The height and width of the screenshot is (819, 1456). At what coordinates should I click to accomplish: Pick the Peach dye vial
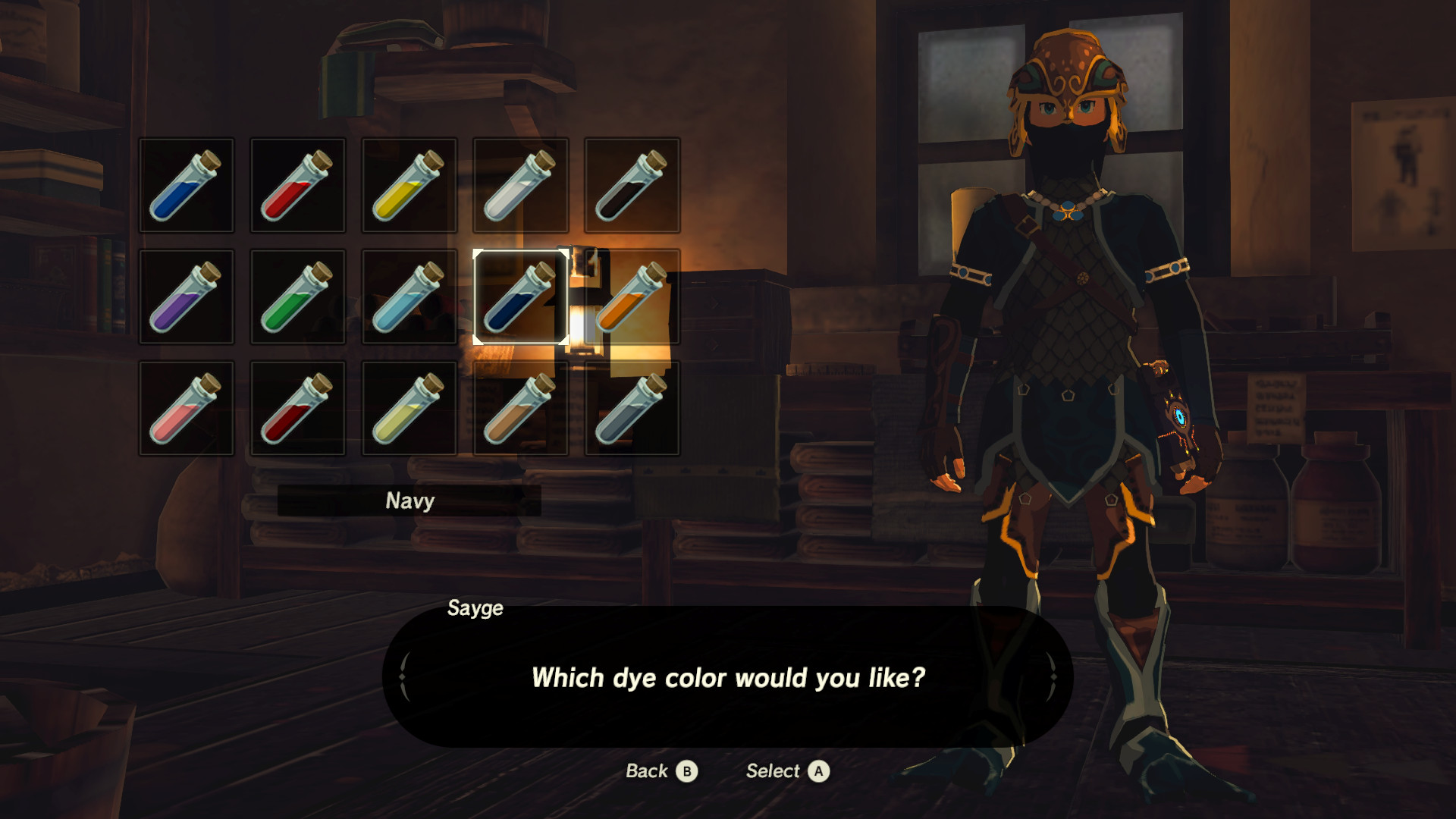point(186,407)
